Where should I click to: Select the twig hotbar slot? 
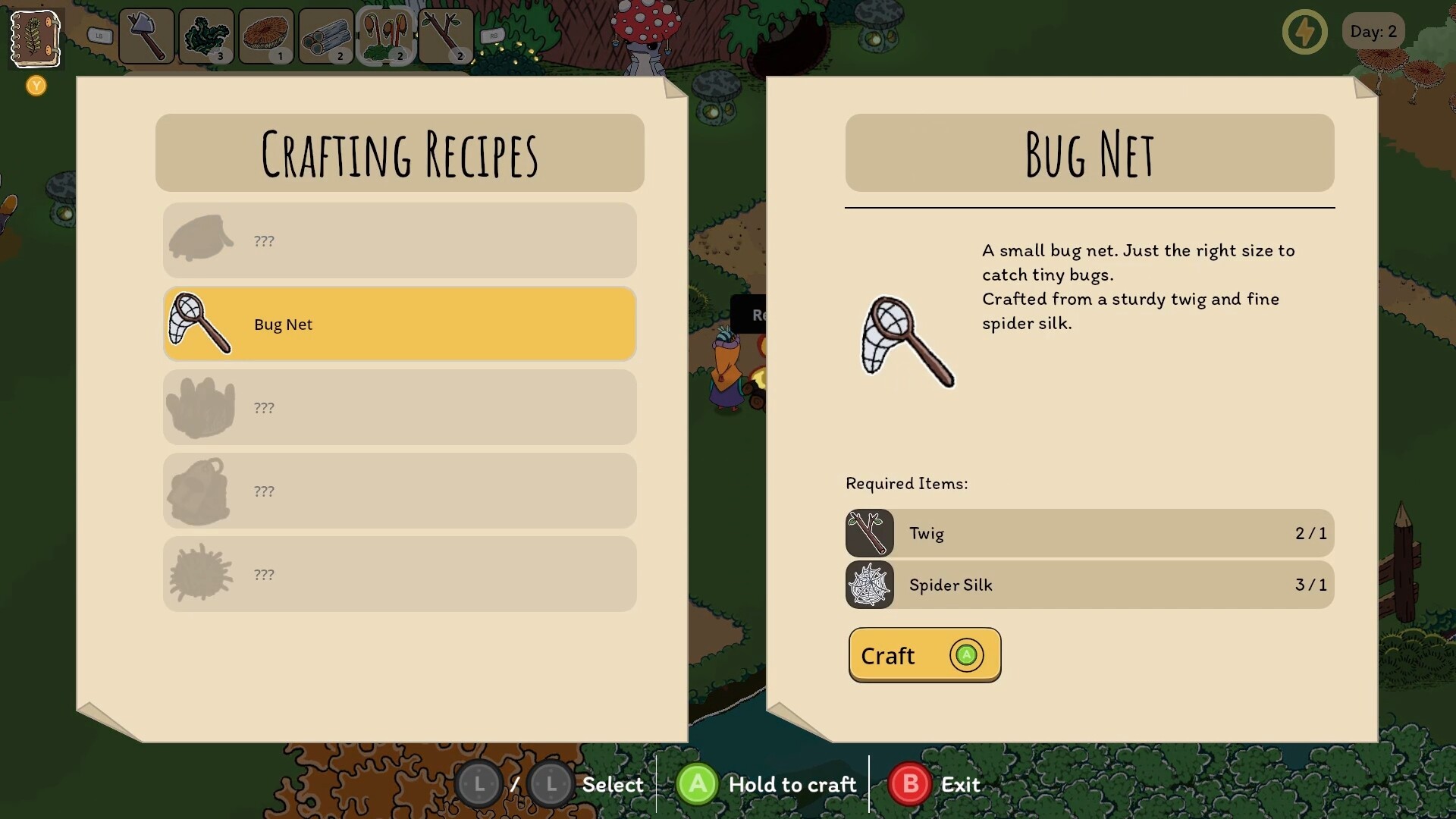[x=446, y=36]
